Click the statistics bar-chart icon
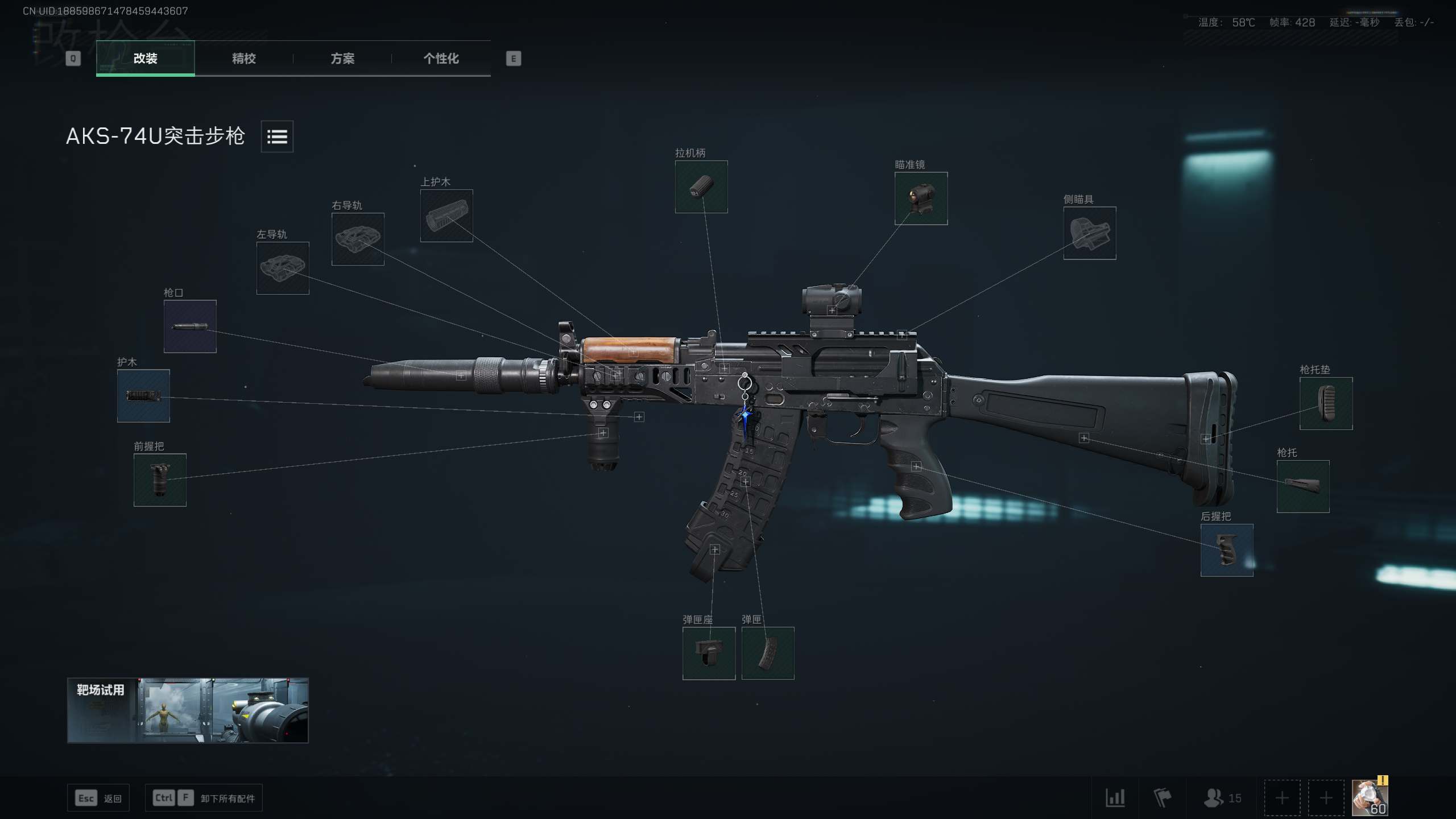 (x=1117, y=797)
